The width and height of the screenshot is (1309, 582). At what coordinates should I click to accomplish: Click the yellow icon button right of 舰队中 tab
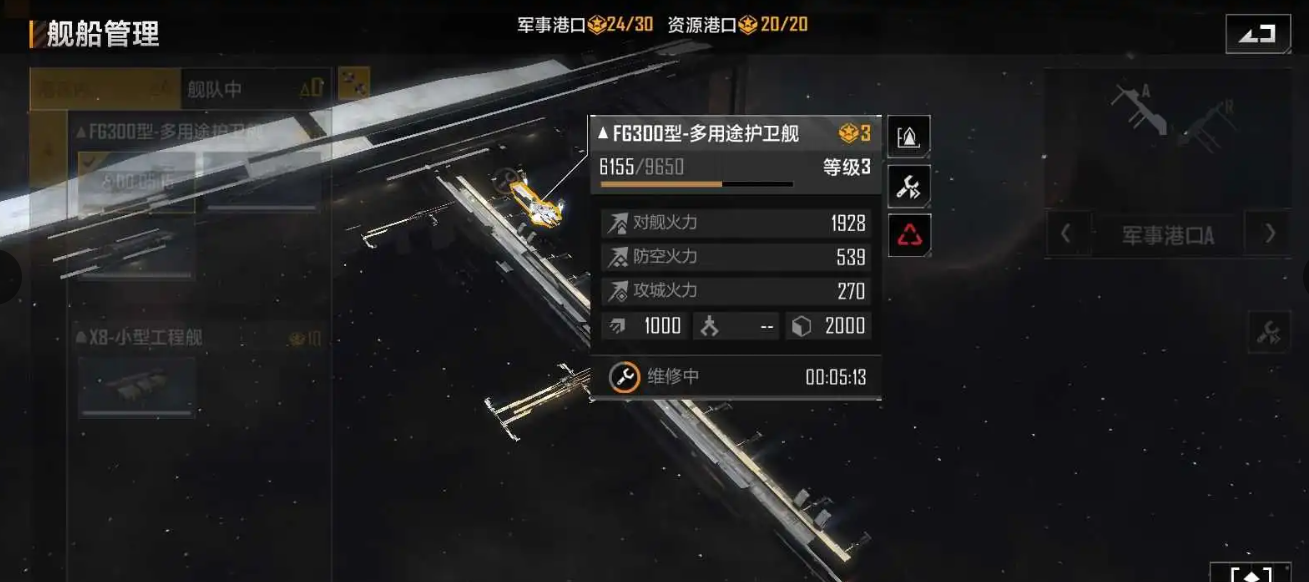pos(354,84)
